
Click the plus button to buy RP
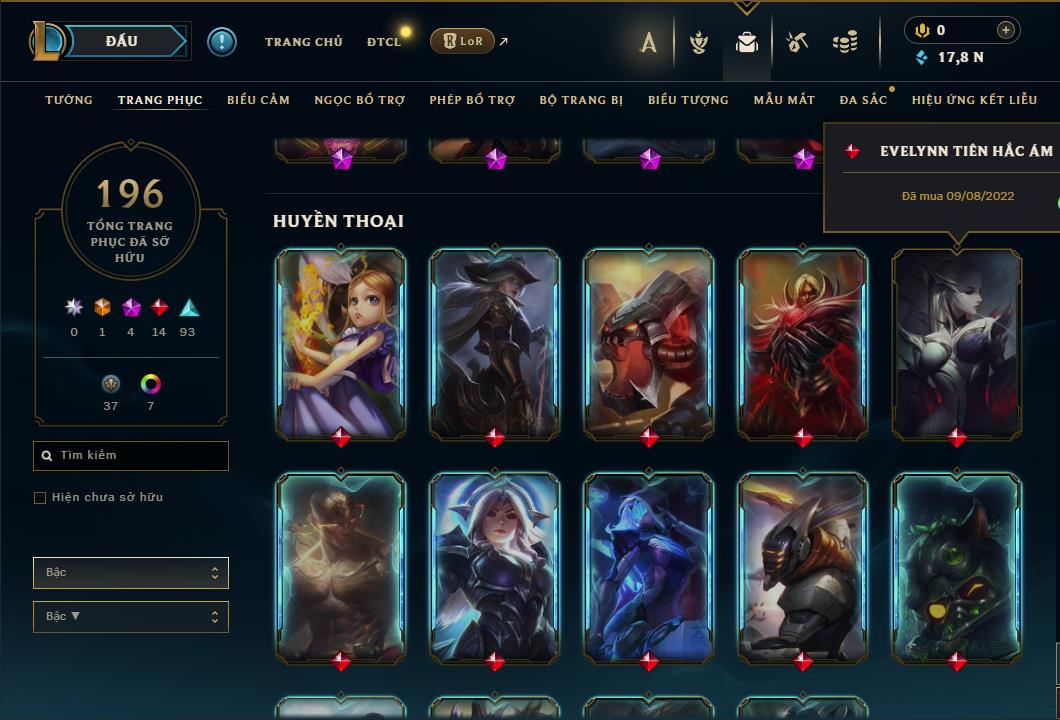tap(1006, 30)
